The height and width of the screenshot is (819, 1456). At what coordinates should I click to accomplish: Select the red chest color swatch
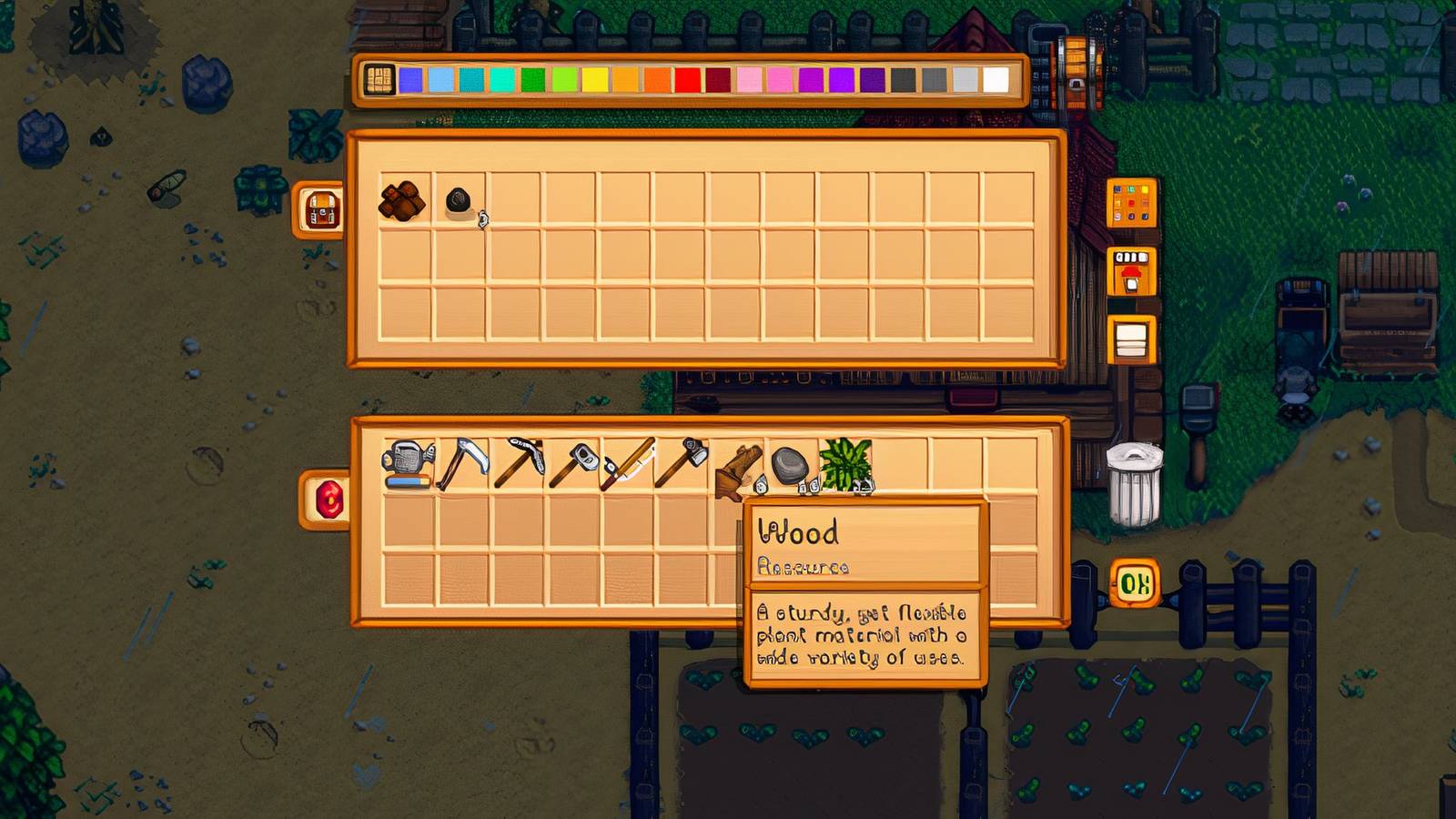pyautogui.click(x=688, y=82)
